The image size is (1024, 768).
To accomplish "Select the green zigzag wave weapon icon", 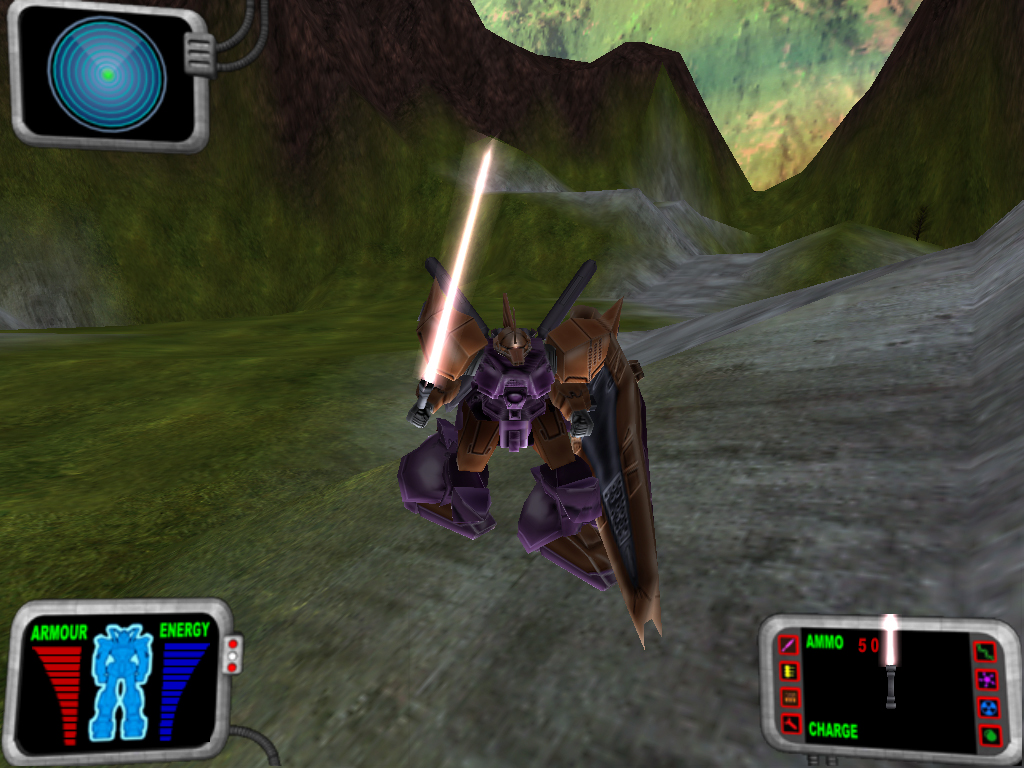I will (986, 652).
